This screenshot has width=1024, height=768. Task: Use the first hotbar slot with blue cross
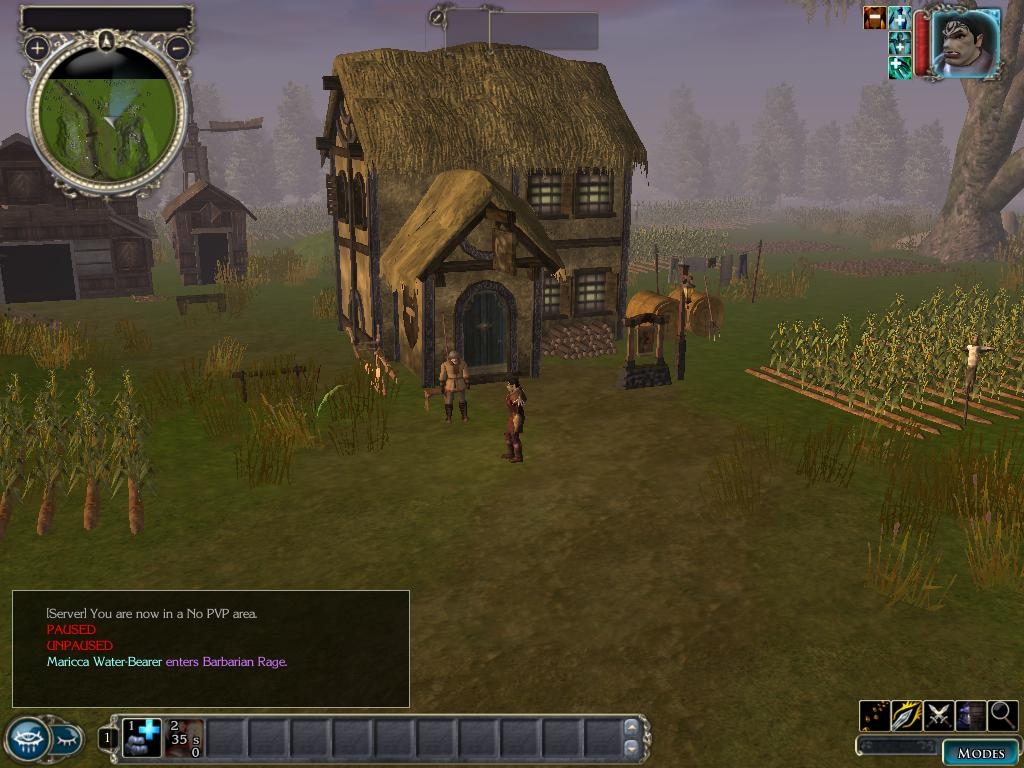click(142, 738)
